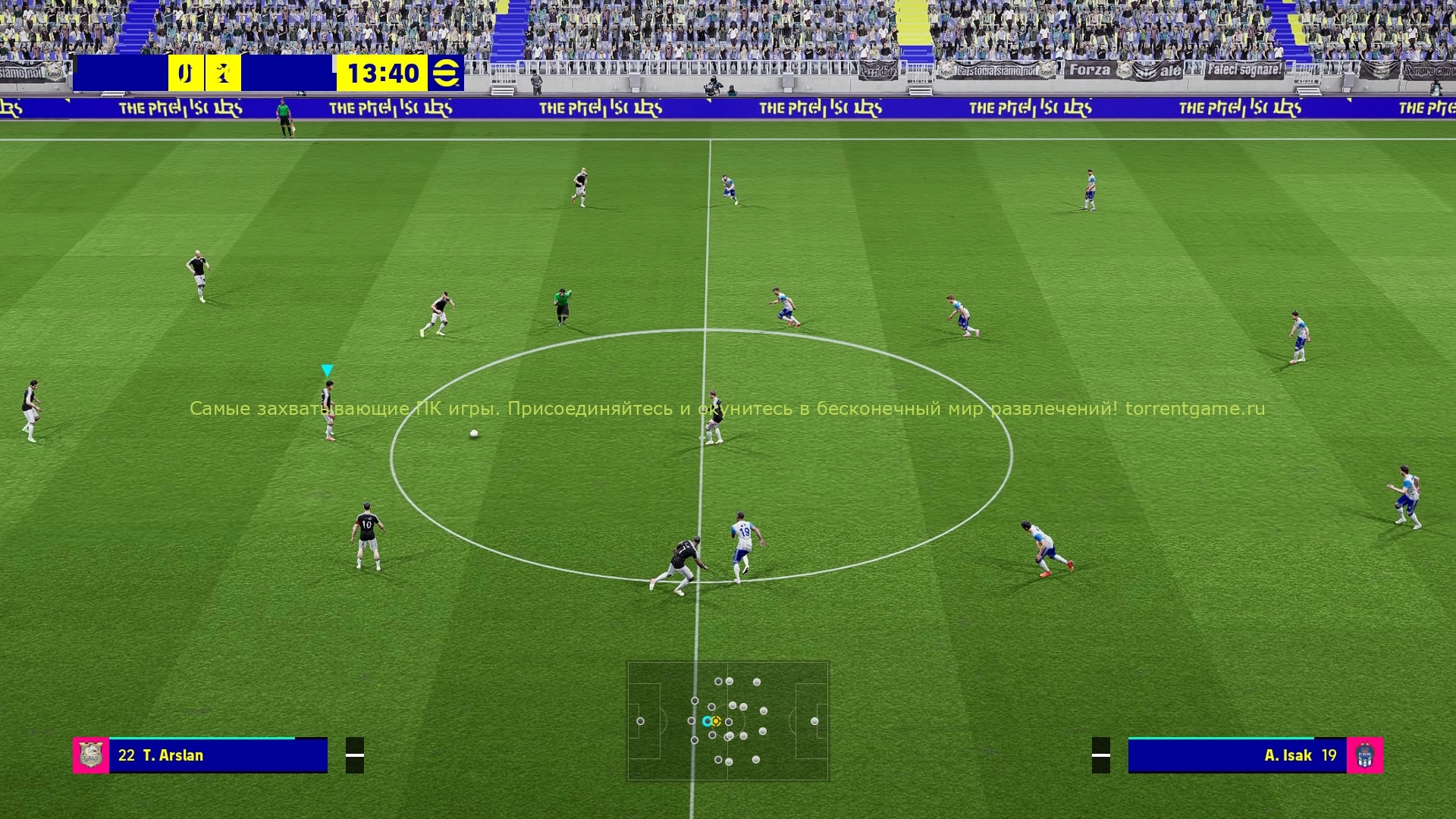Click the eFootball logo on the scoreboard

click(445, 73)
